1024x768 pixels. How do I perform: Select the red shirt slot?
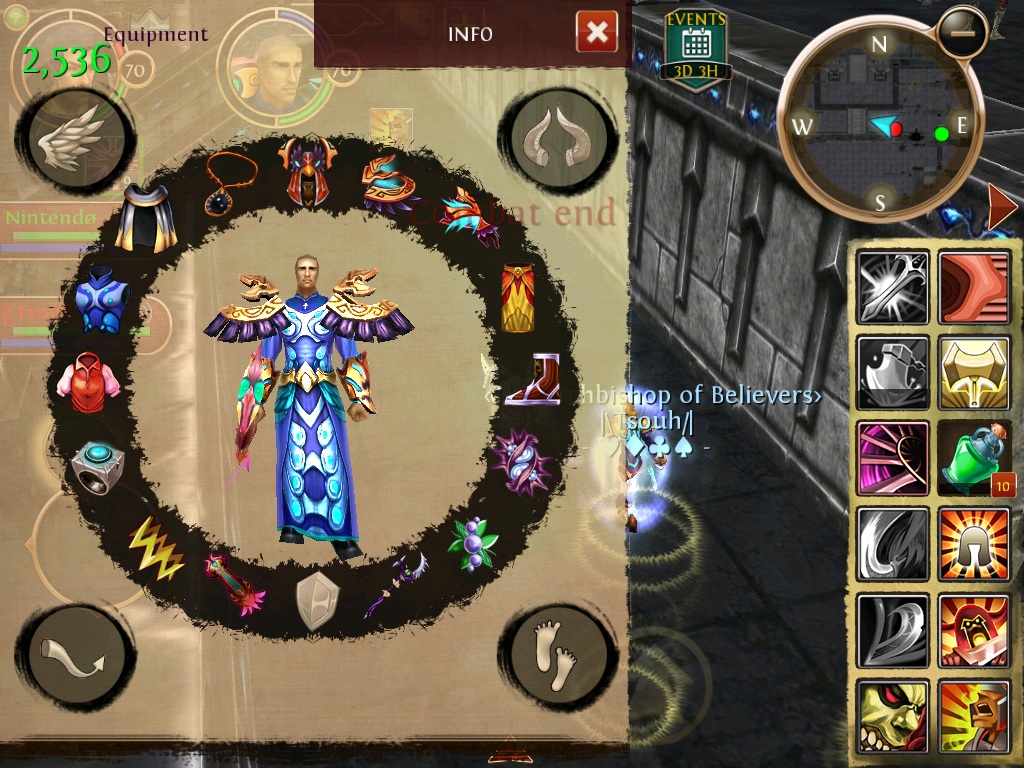coord(88,381)
